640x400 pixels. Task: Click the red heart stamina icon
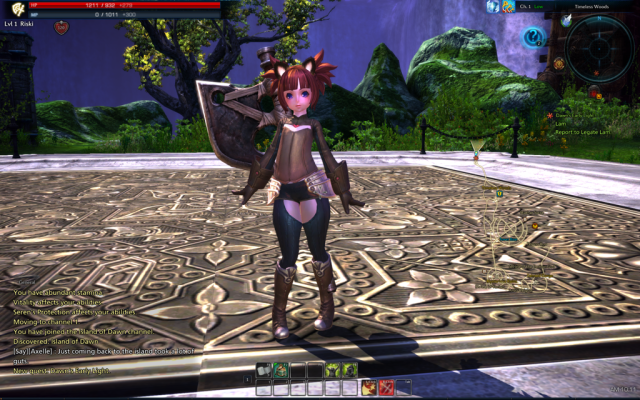click(61, 28)
